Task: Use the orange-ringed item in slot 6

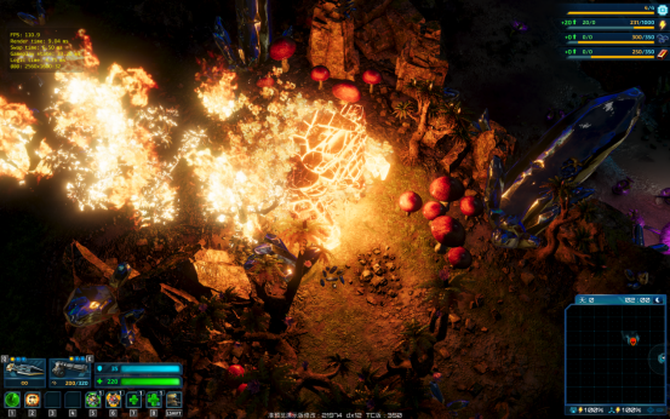Action: tap(113, 399)
